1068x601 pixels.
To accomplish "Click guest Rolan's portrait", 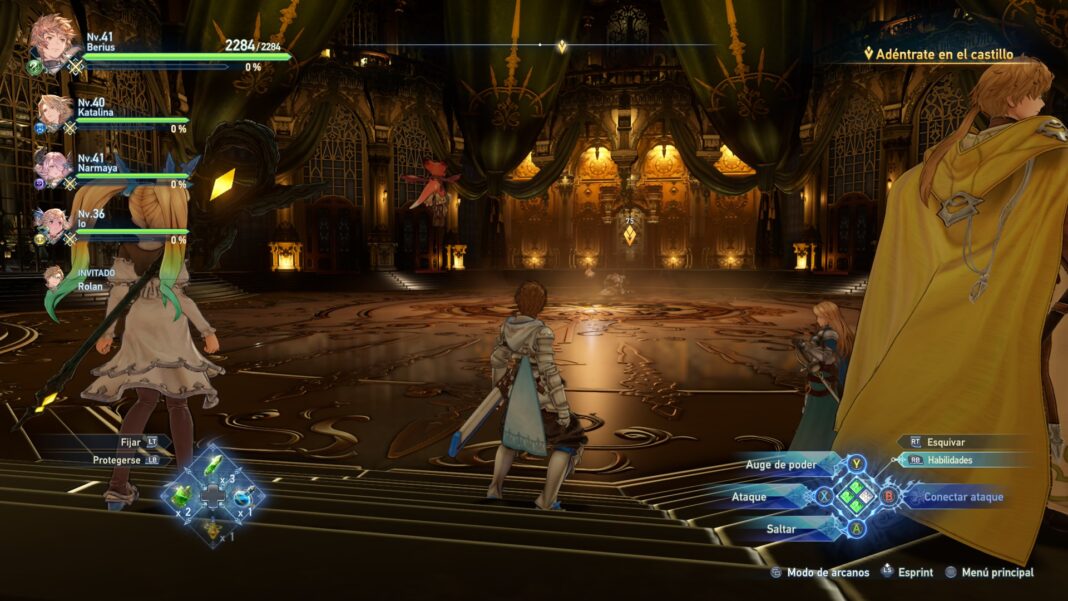I will click(x=53, y=278).
